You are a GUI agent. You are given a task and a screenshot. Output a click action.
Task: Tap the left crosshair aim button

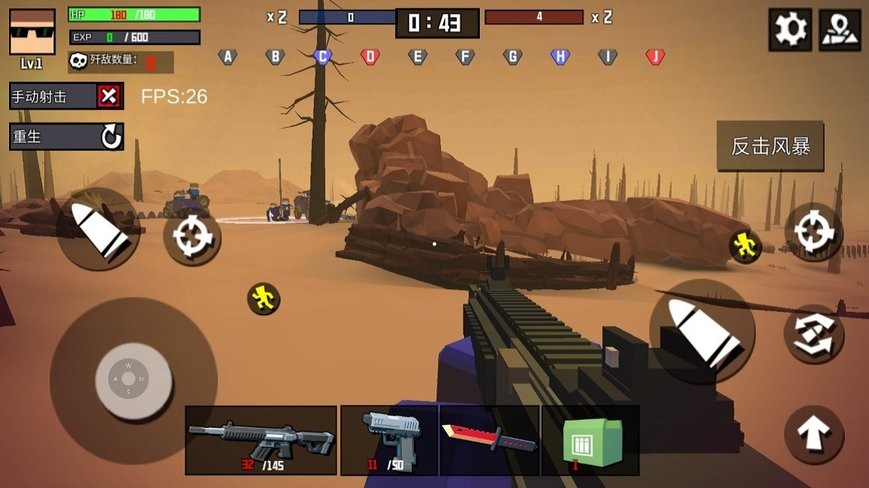point(191,237)
